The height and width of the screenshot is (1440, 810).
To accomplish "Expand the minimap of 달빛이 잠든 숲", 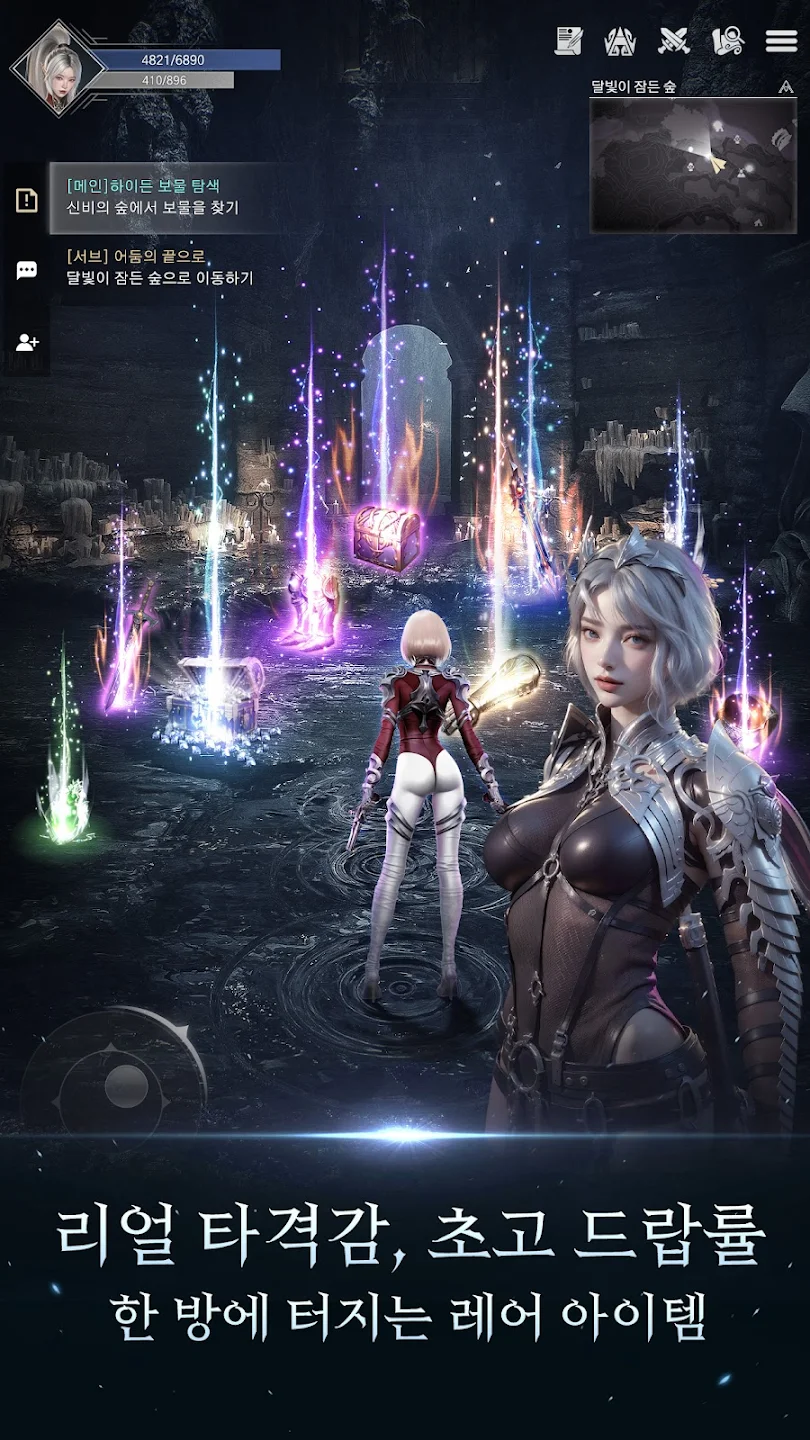I will [692, 165].
